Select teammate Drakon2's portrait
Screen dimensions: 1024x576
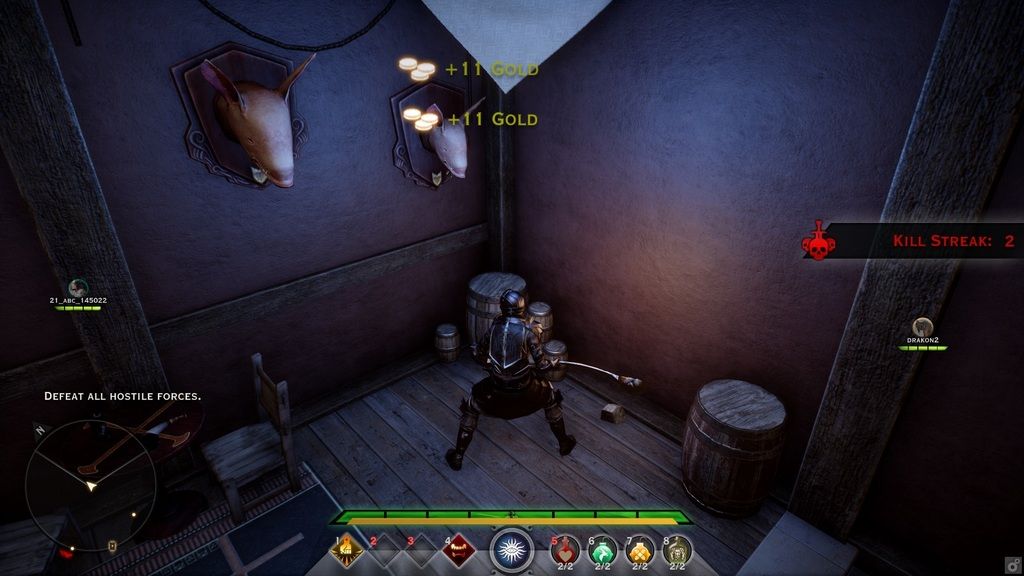(x=922, y=327)
